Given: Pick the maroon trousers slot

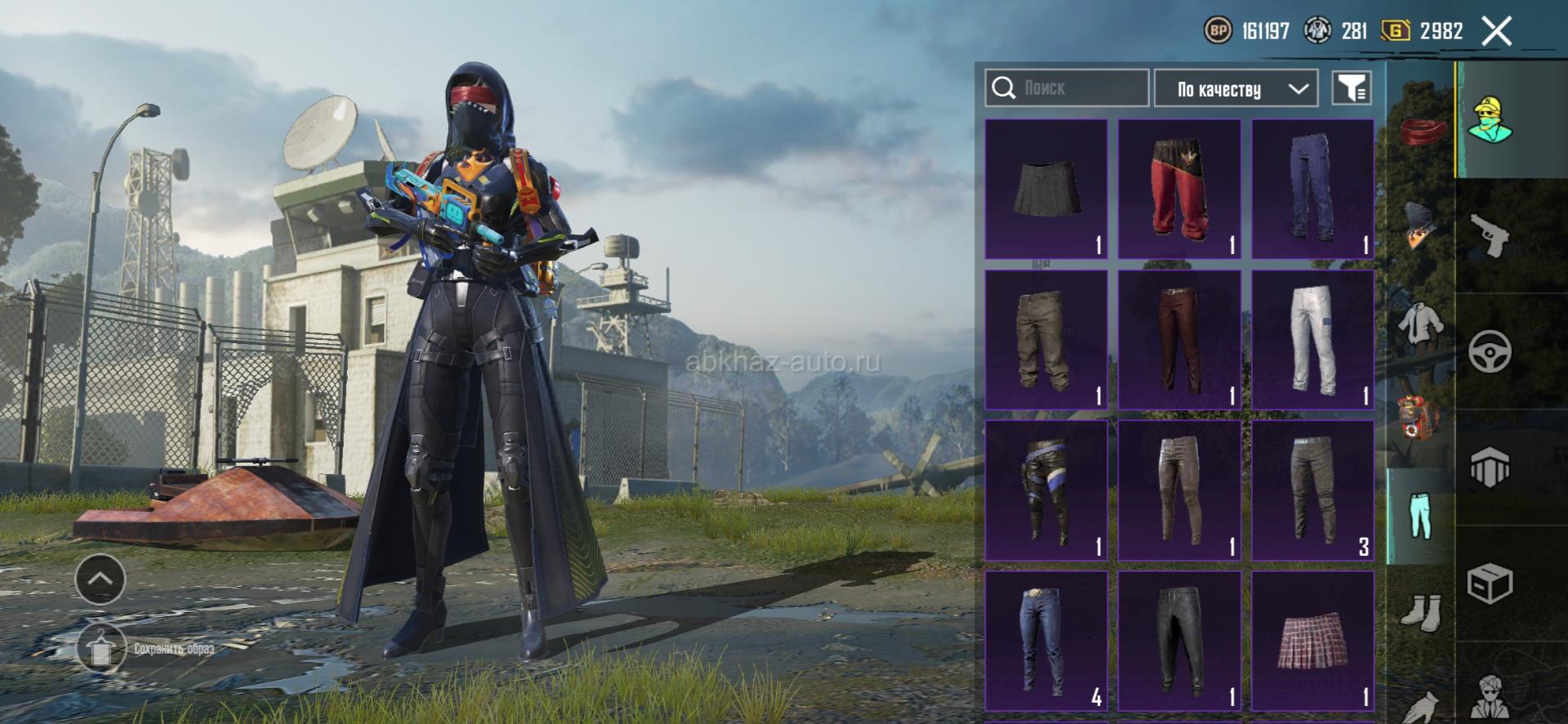Looking at the screenshot, I should pos(1179,340).
